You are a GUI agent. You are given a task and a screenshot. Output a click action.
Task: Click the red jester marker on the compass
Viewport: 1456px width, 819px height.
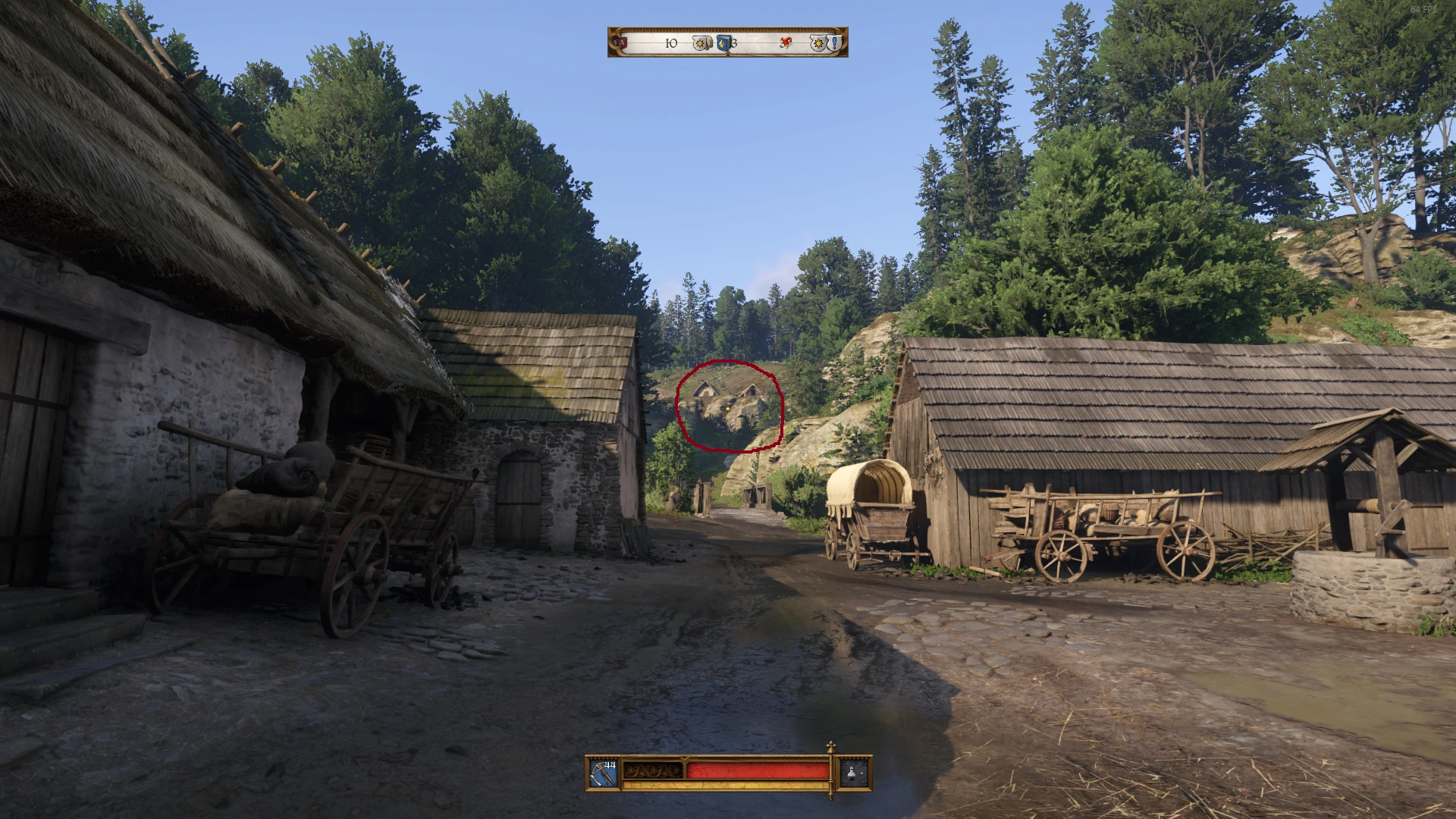tap(786, 42)
